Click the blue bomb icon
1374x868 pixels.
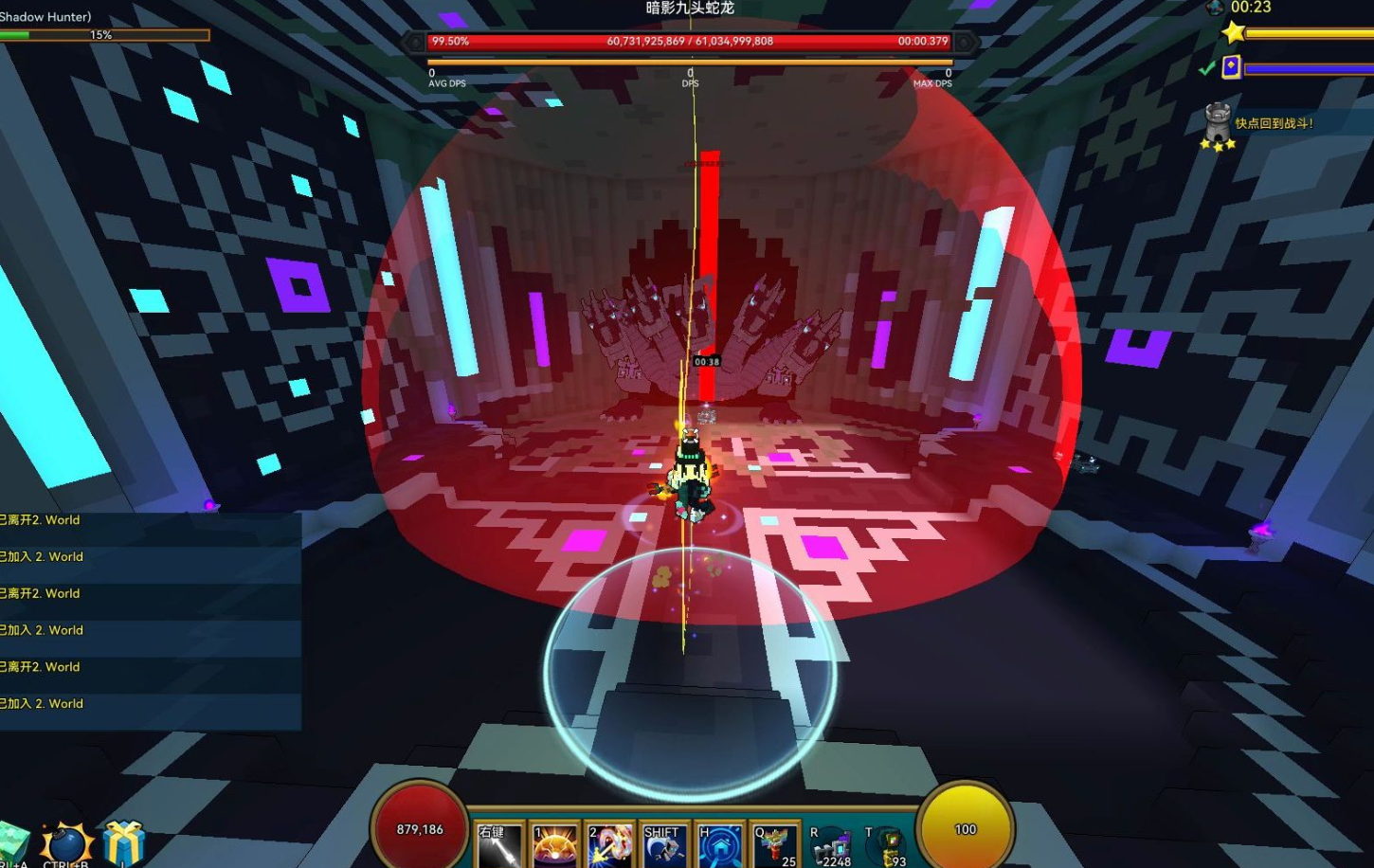(66, 844)
